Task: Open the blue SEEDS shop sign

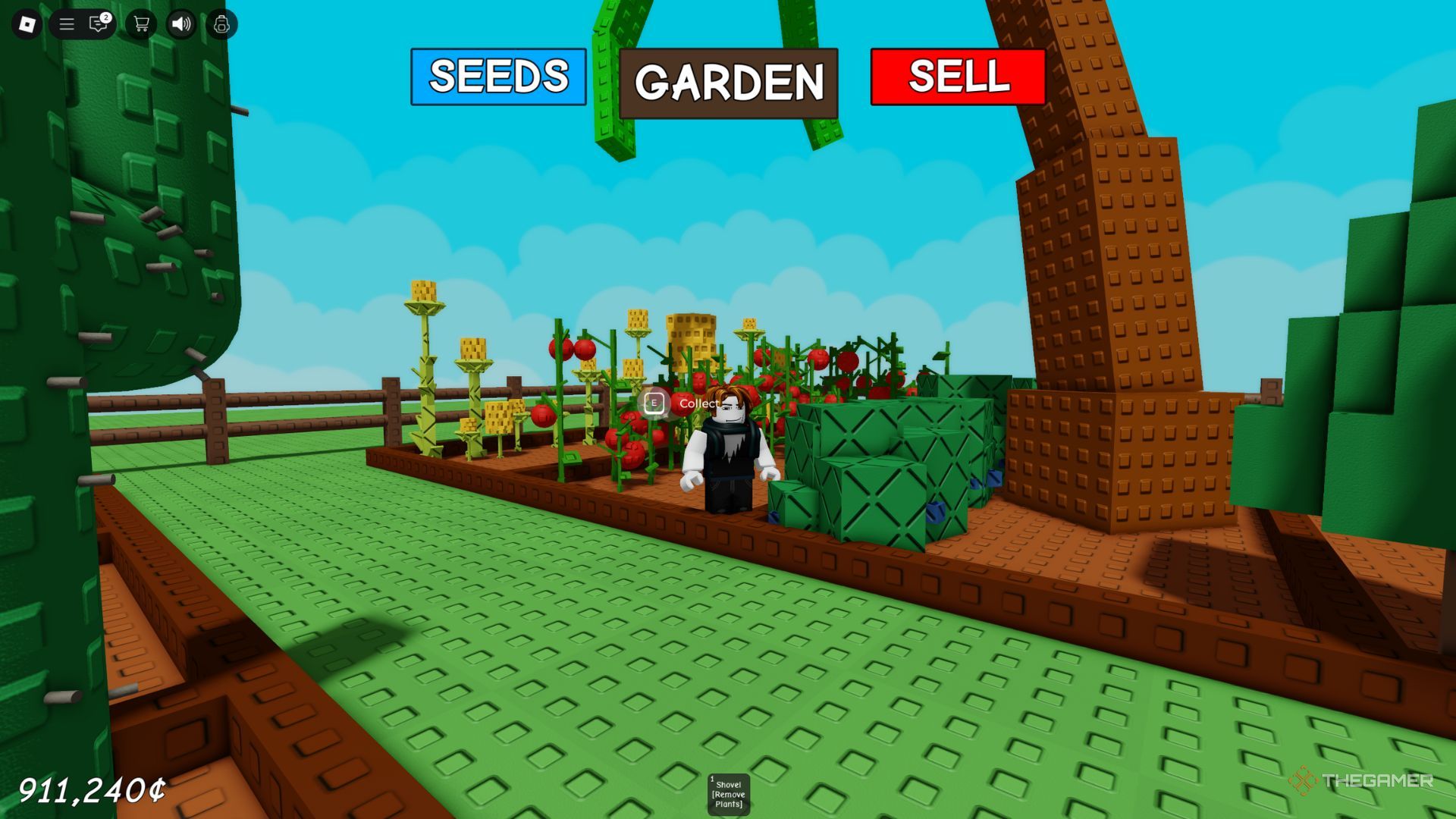Action: pyautogui.click(x=498, y=77)
